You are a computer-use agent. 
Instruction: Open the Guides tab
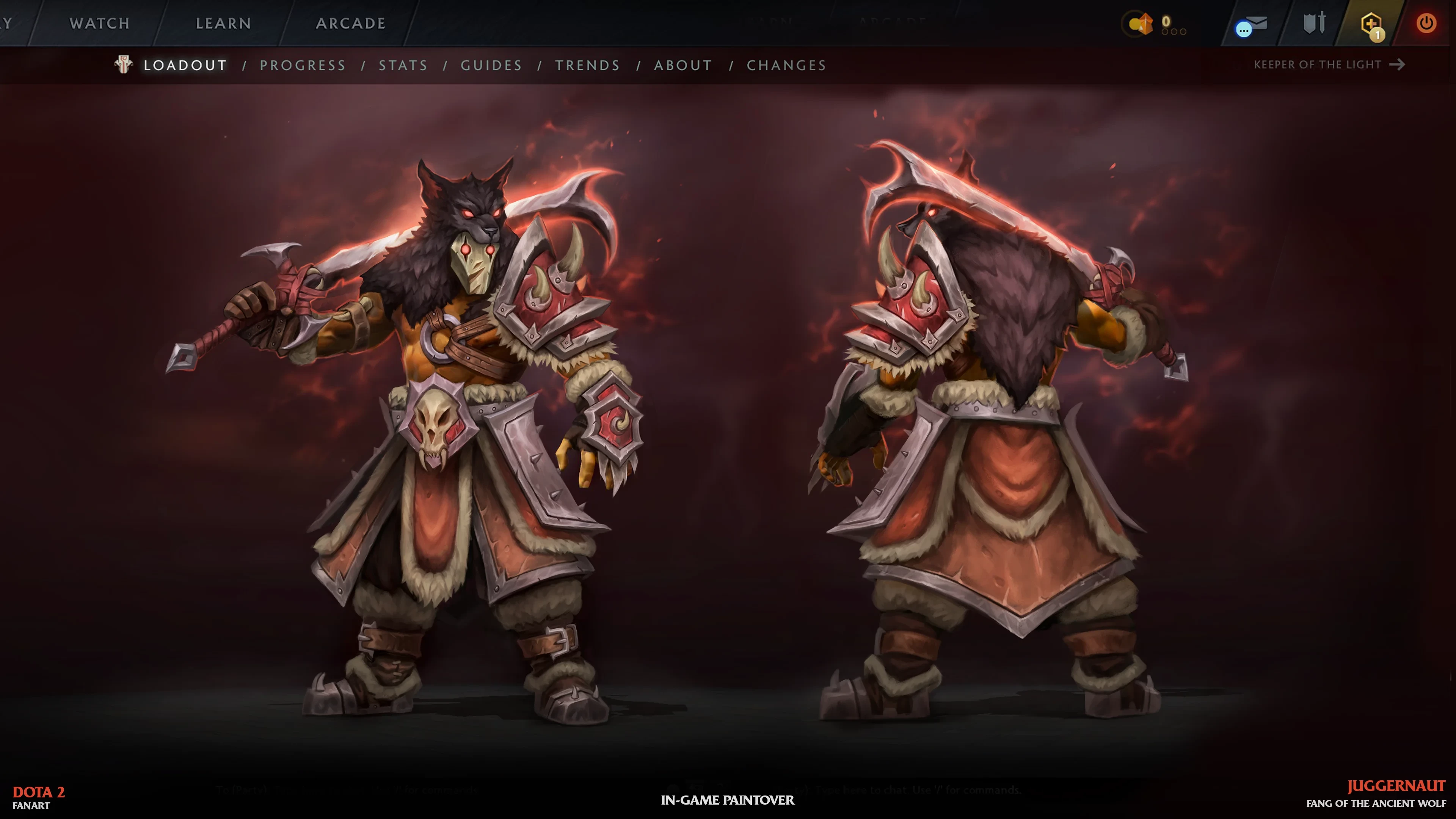(x=491, y=65)
